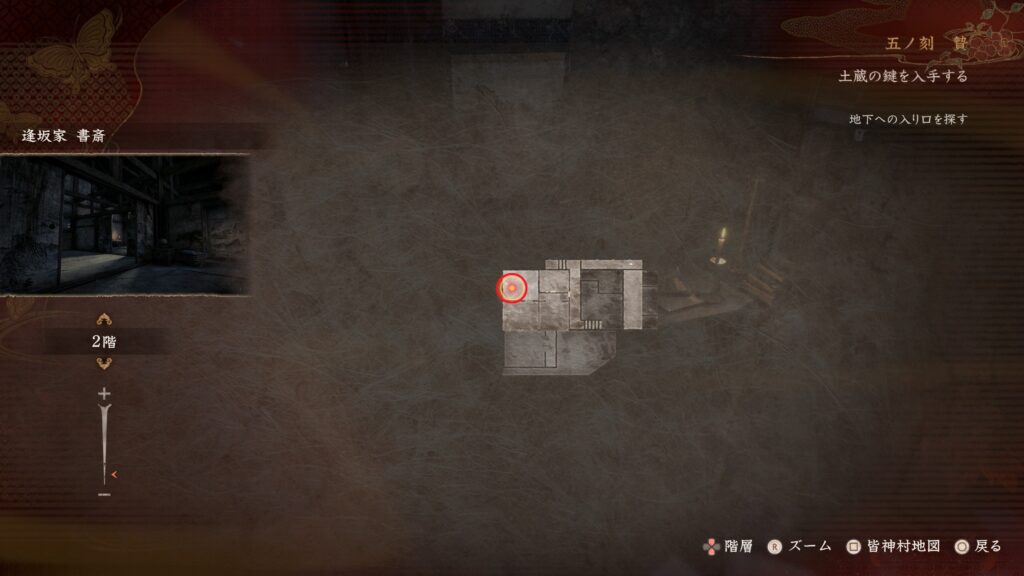Viewport: 1024px width, 576px height.
Task: Click the up arrow above the 2階 floor label
Action: click(104, 320)
